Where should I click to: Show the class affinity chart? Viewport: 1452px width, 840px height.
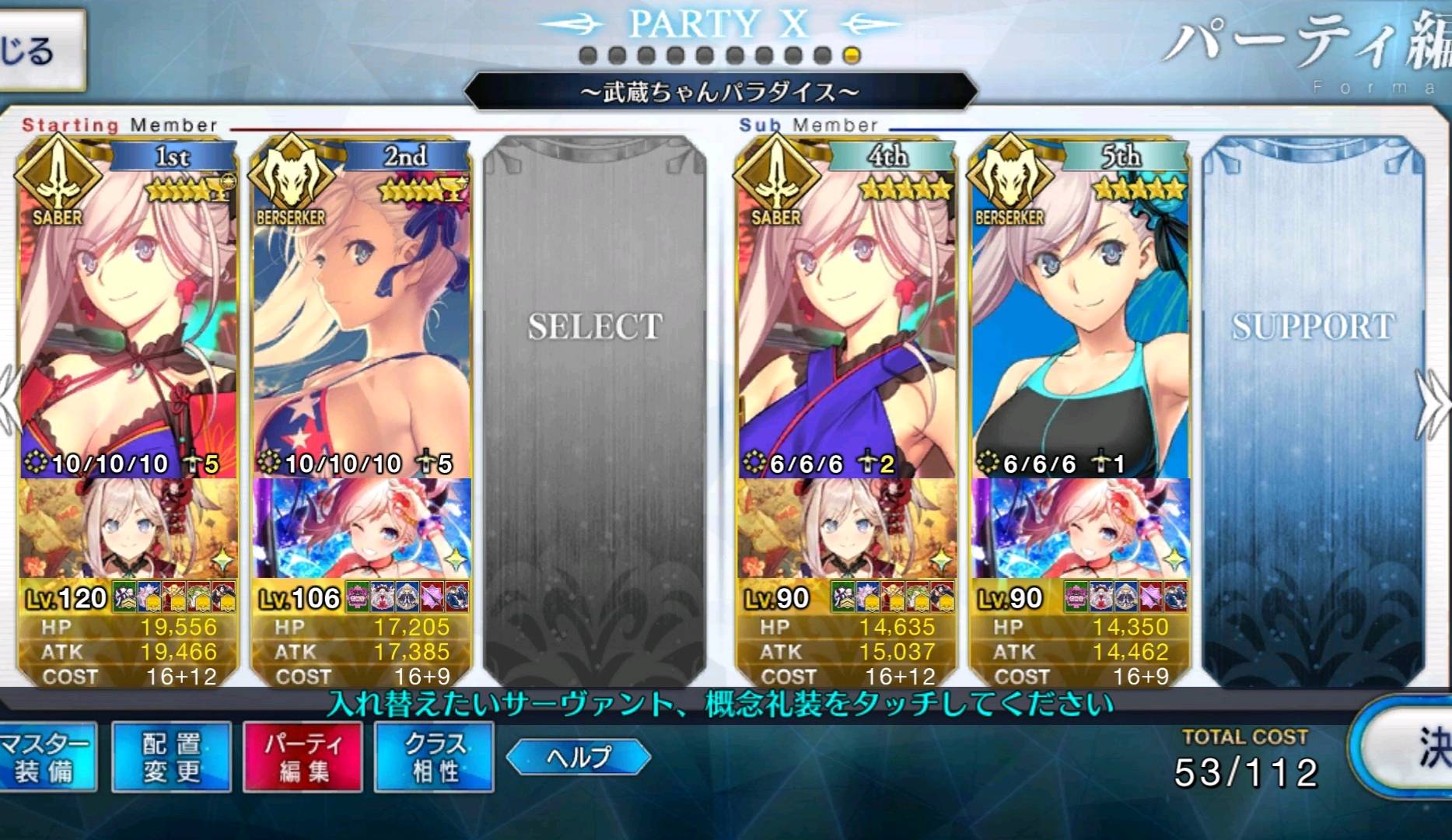point(434,758)
